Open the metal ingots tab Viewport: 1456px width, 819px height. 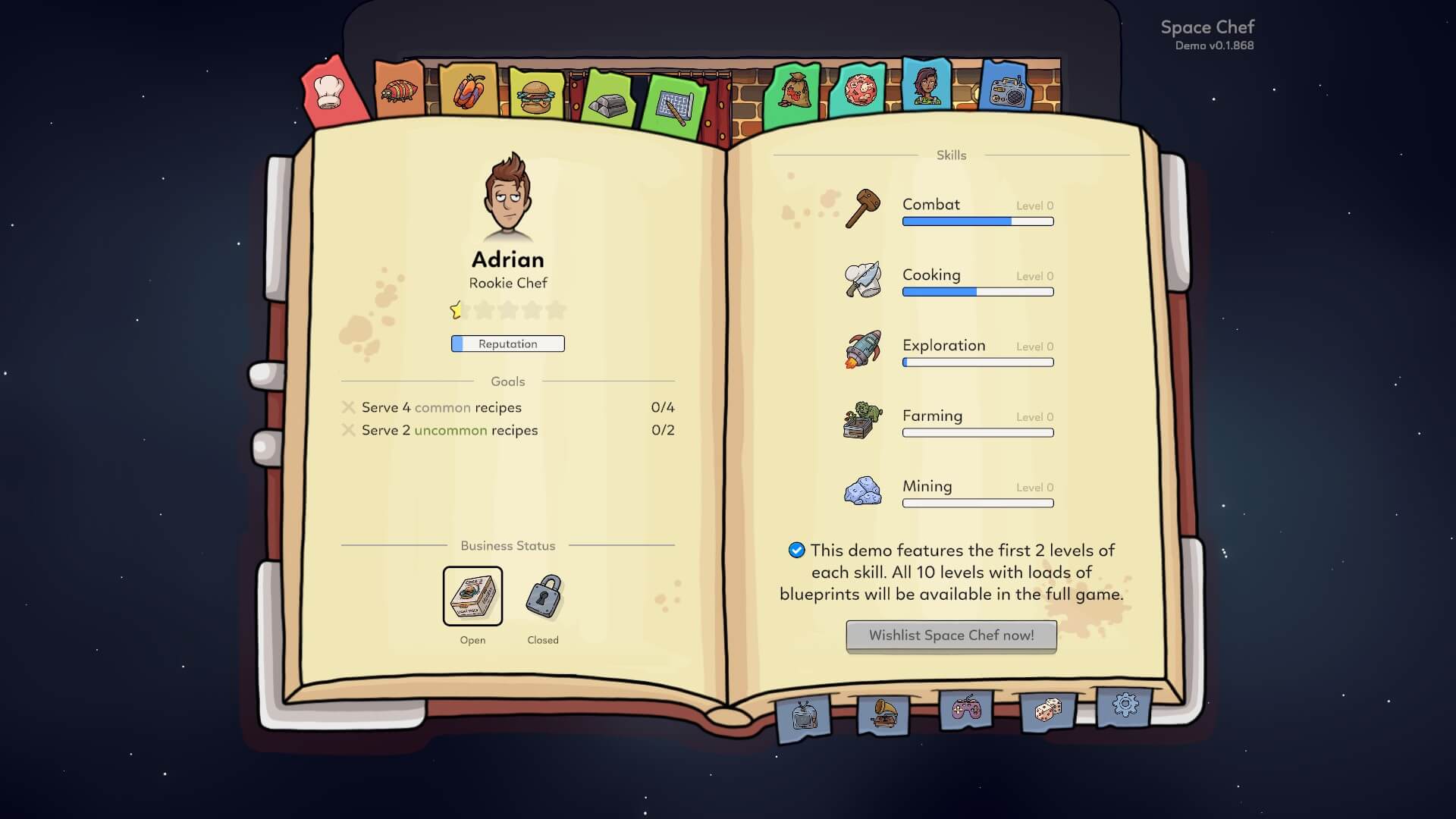tap(608, 102)
